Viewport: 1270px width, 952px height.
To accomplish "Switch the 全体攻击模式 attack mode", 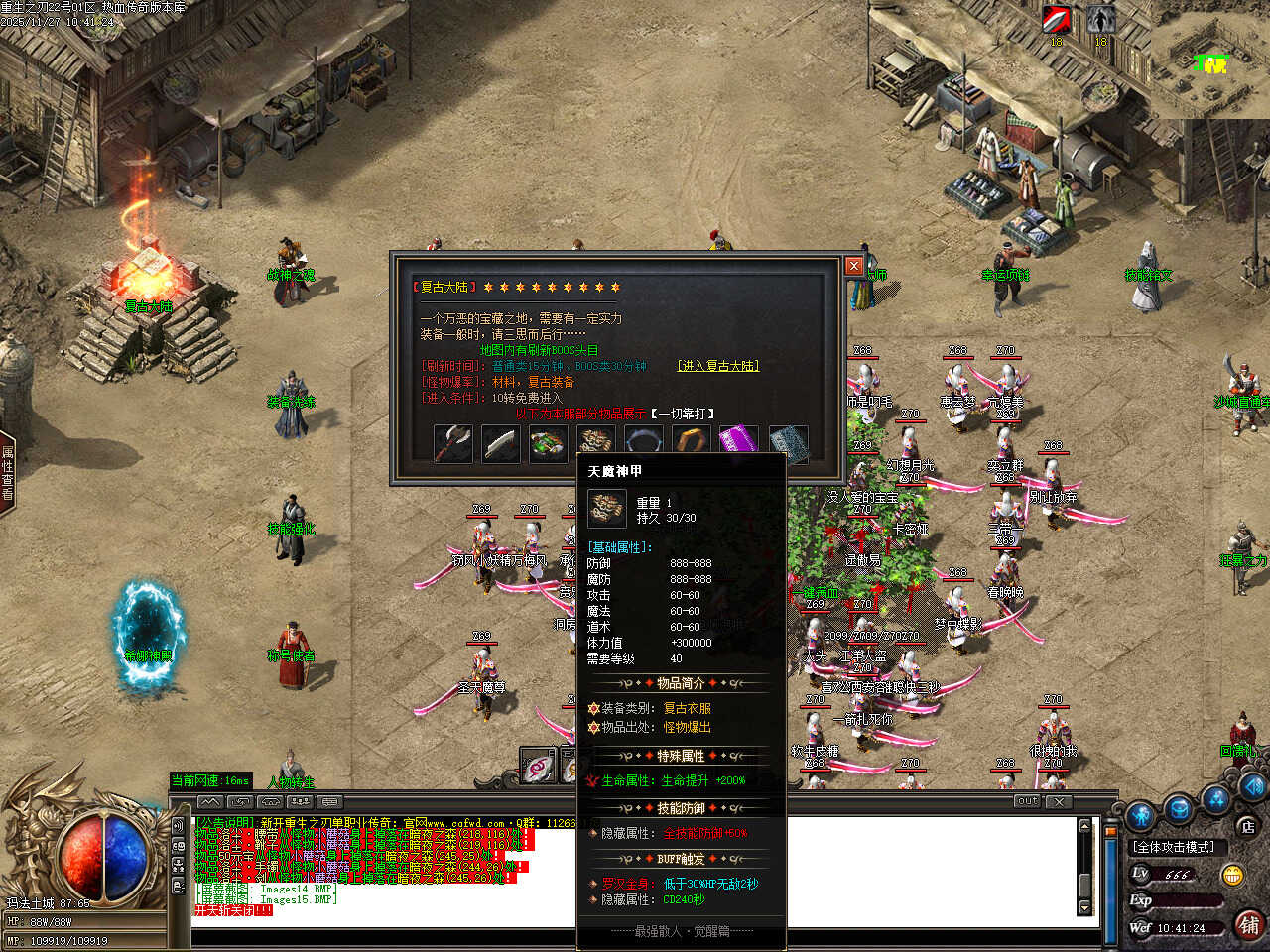I will coord(1173,847).
